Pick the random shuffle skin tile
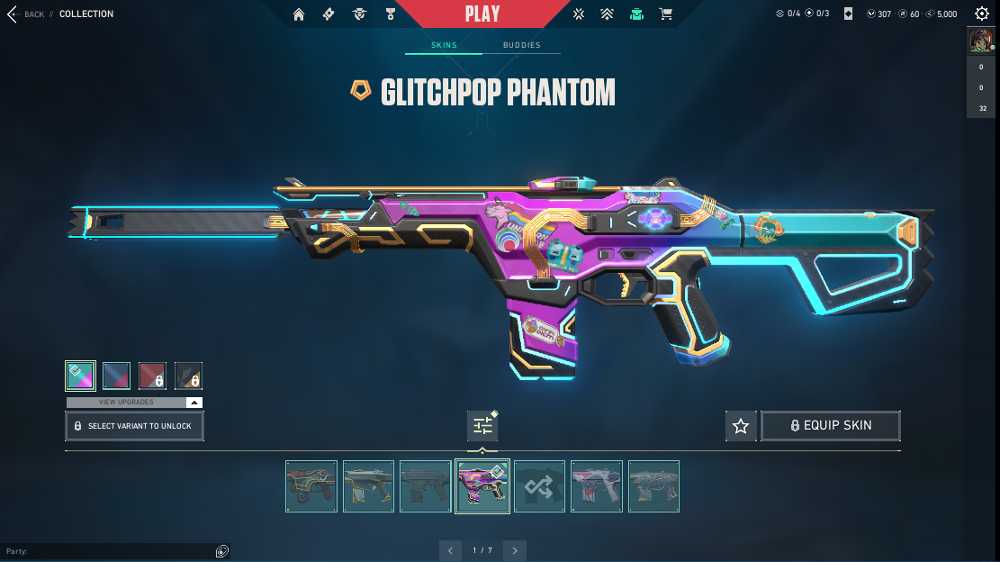The height and width of the screenshot is (562, 1000). click(x=539, y=486)
